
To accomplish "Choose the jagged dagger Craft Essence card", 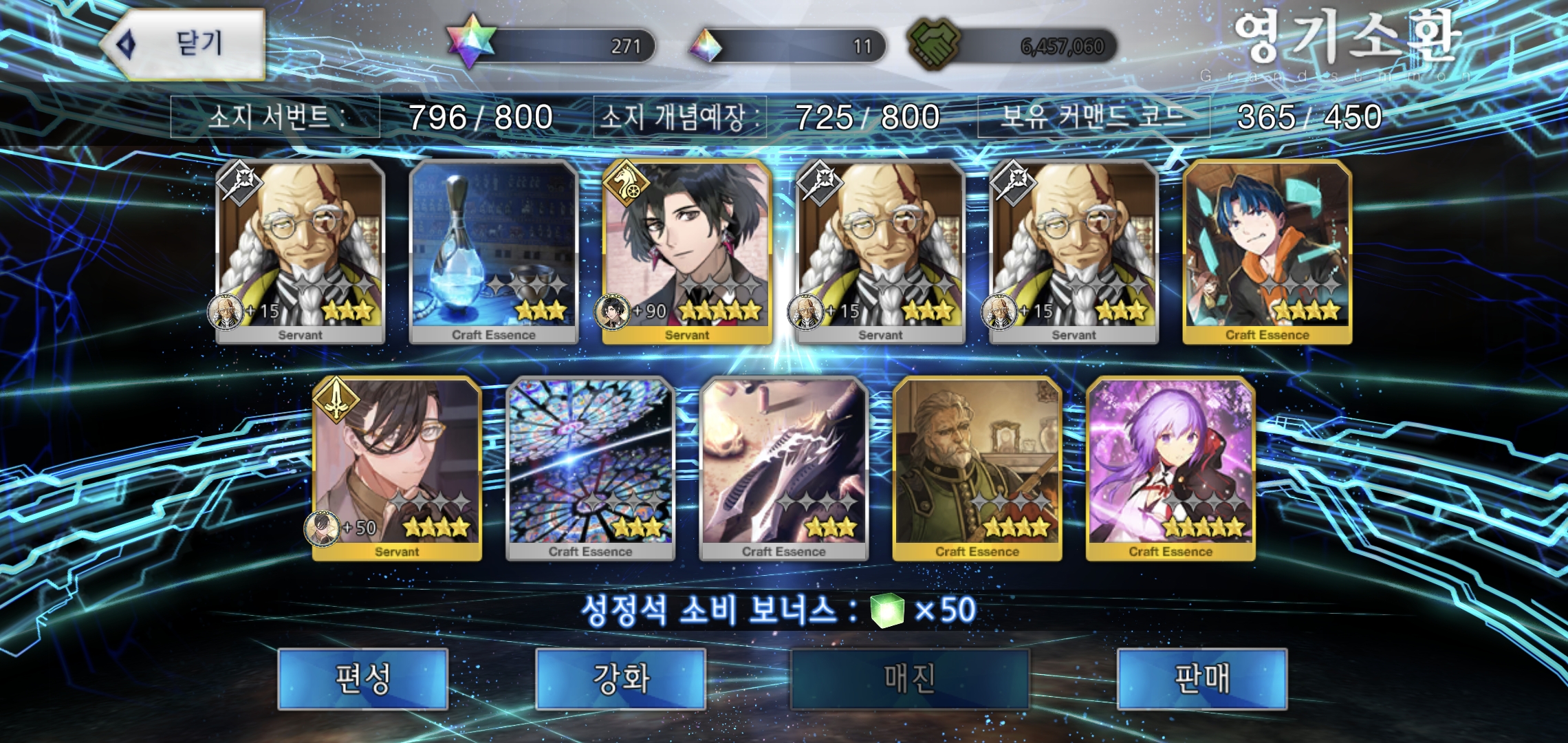I will 783,469.
